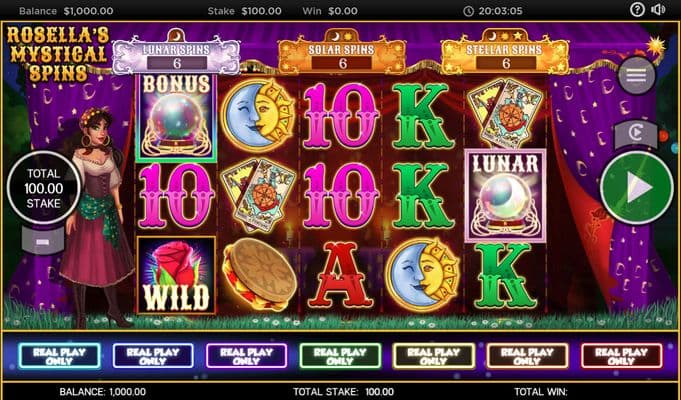Choose the orange Real Play Only button
Viewport: 681px width, 400px height.
point(528,356)
